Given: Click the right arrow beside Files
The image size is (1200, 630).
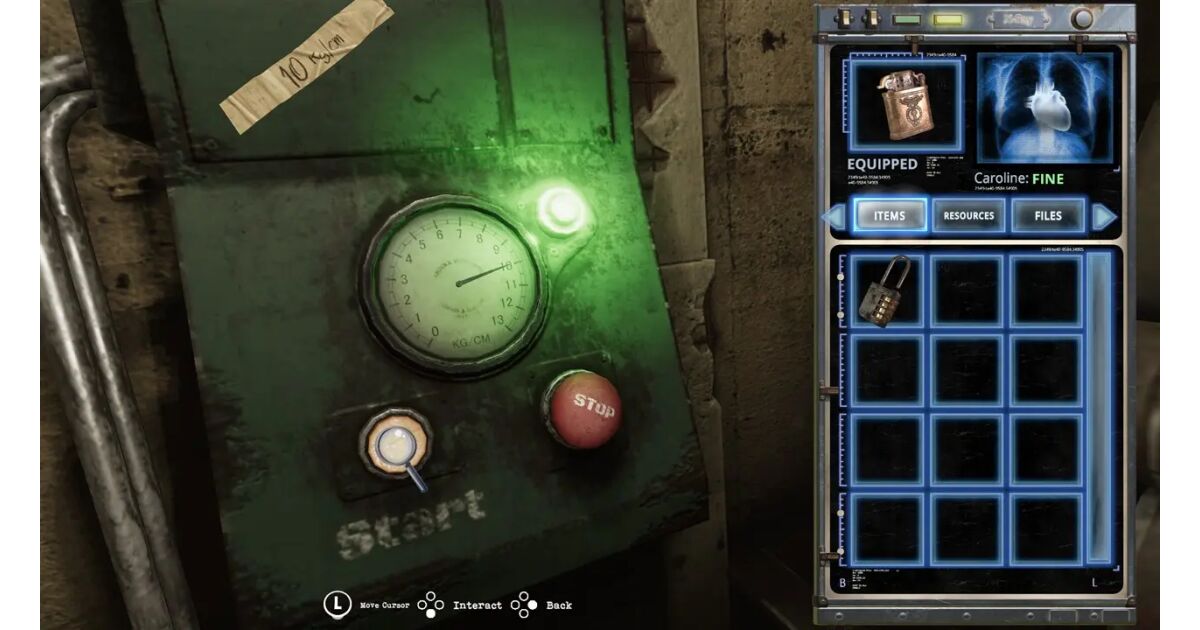Looking at the screenshot, I should click(1103, 216).
